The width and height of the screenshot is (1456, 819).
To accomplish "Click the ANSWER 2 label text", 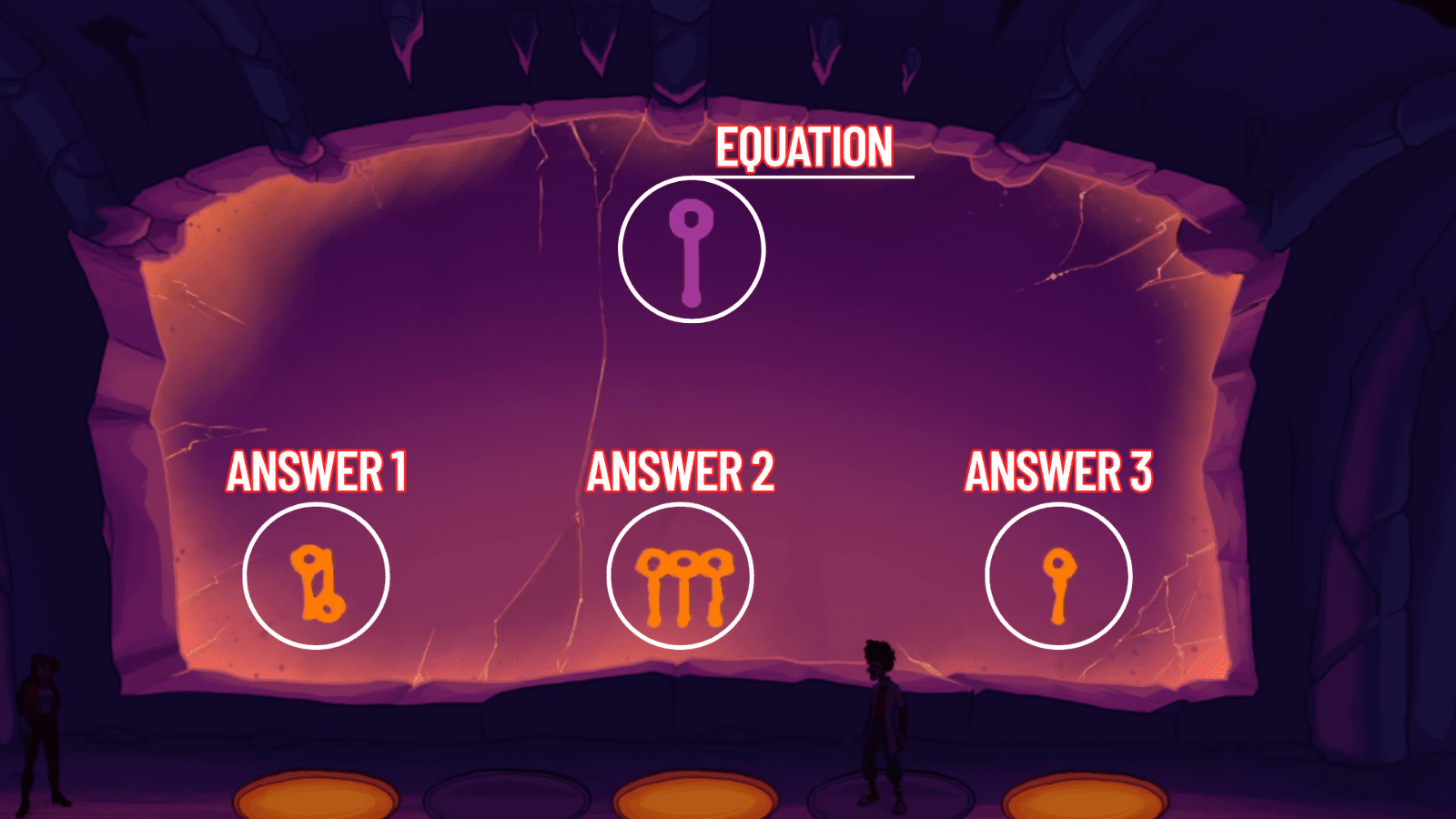I will [681, 471].
